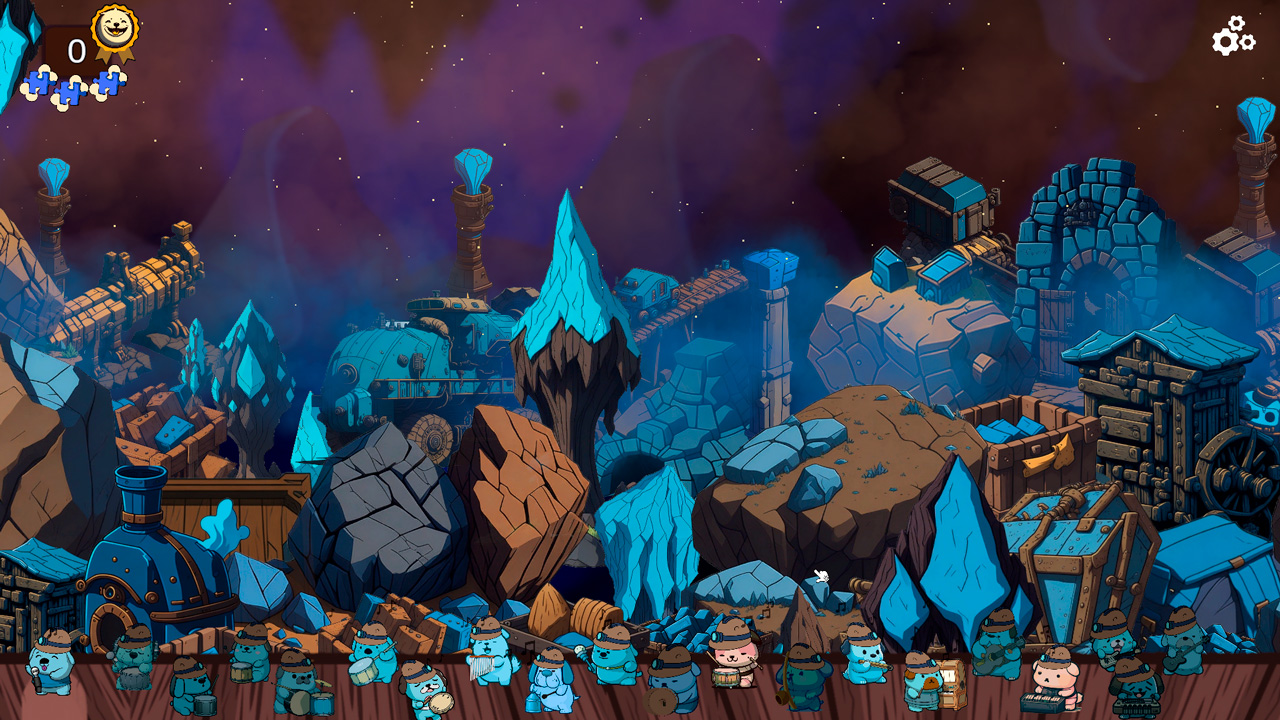Click the jukebox organ on the right
Image resolution: width=1280 pixels, height=720 pixels.
pos(952,683)
